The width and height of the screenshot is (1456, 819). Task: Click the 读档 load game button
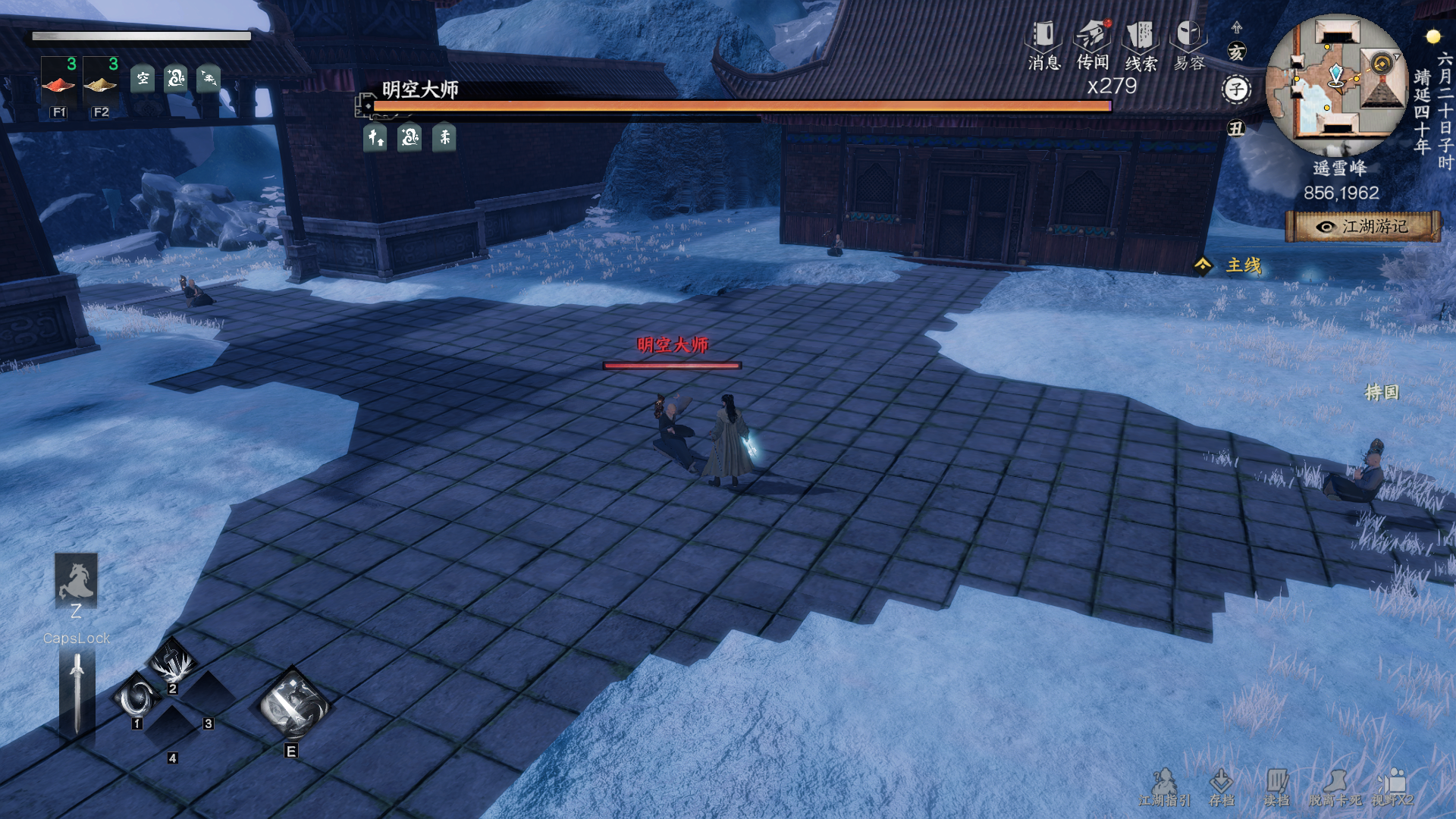click(1276, 787)
